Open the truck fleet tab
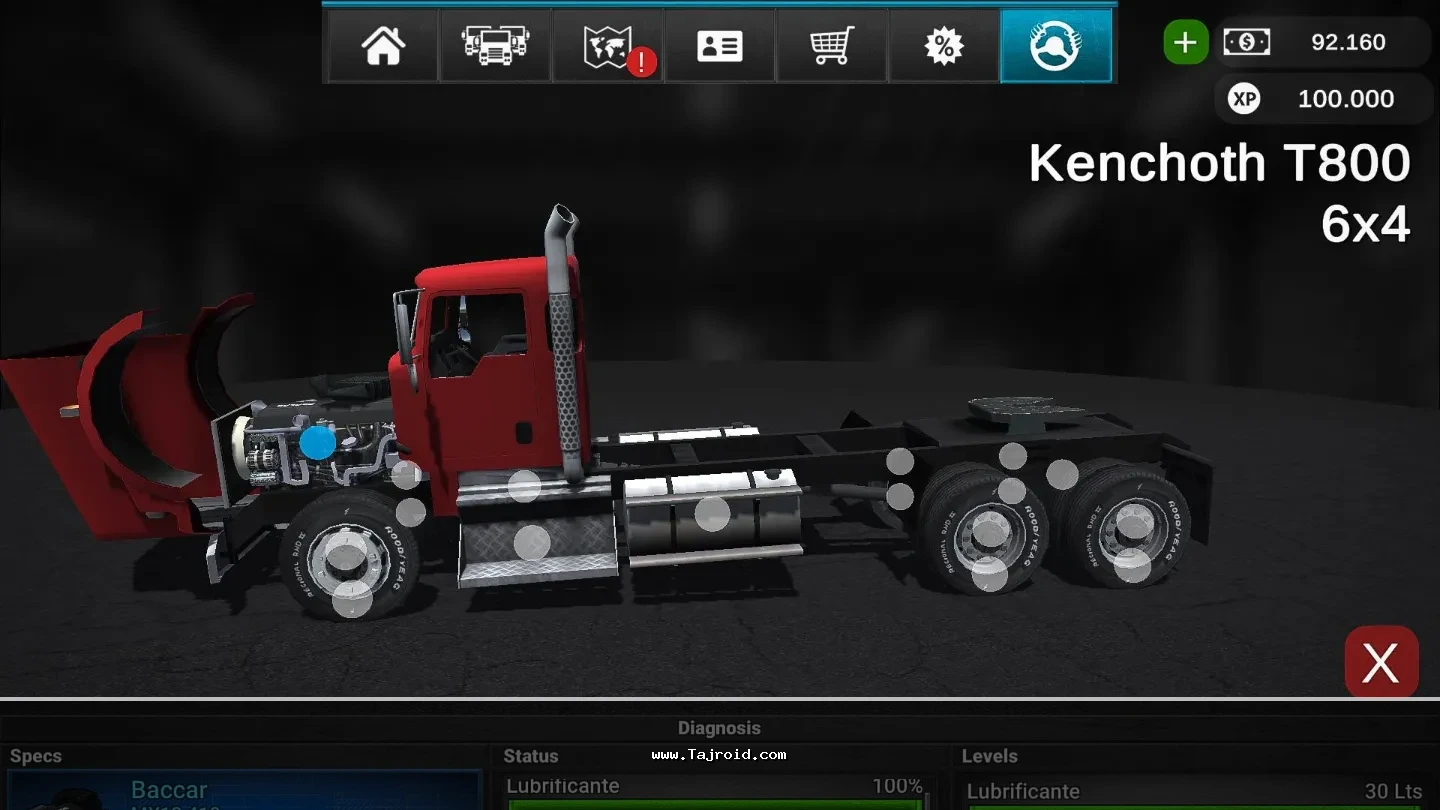 click(x=495, y=46)
